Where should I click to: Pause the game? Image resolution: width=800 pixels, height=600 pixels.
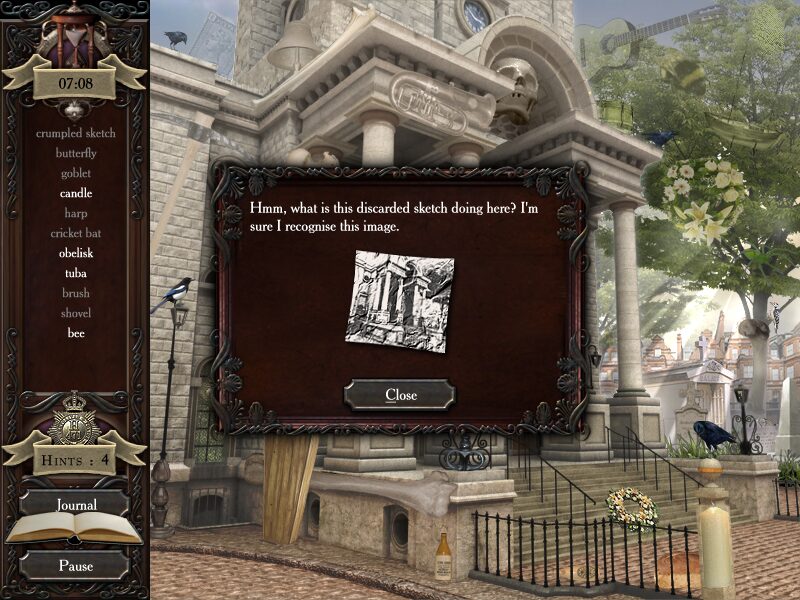pos(75,565)
